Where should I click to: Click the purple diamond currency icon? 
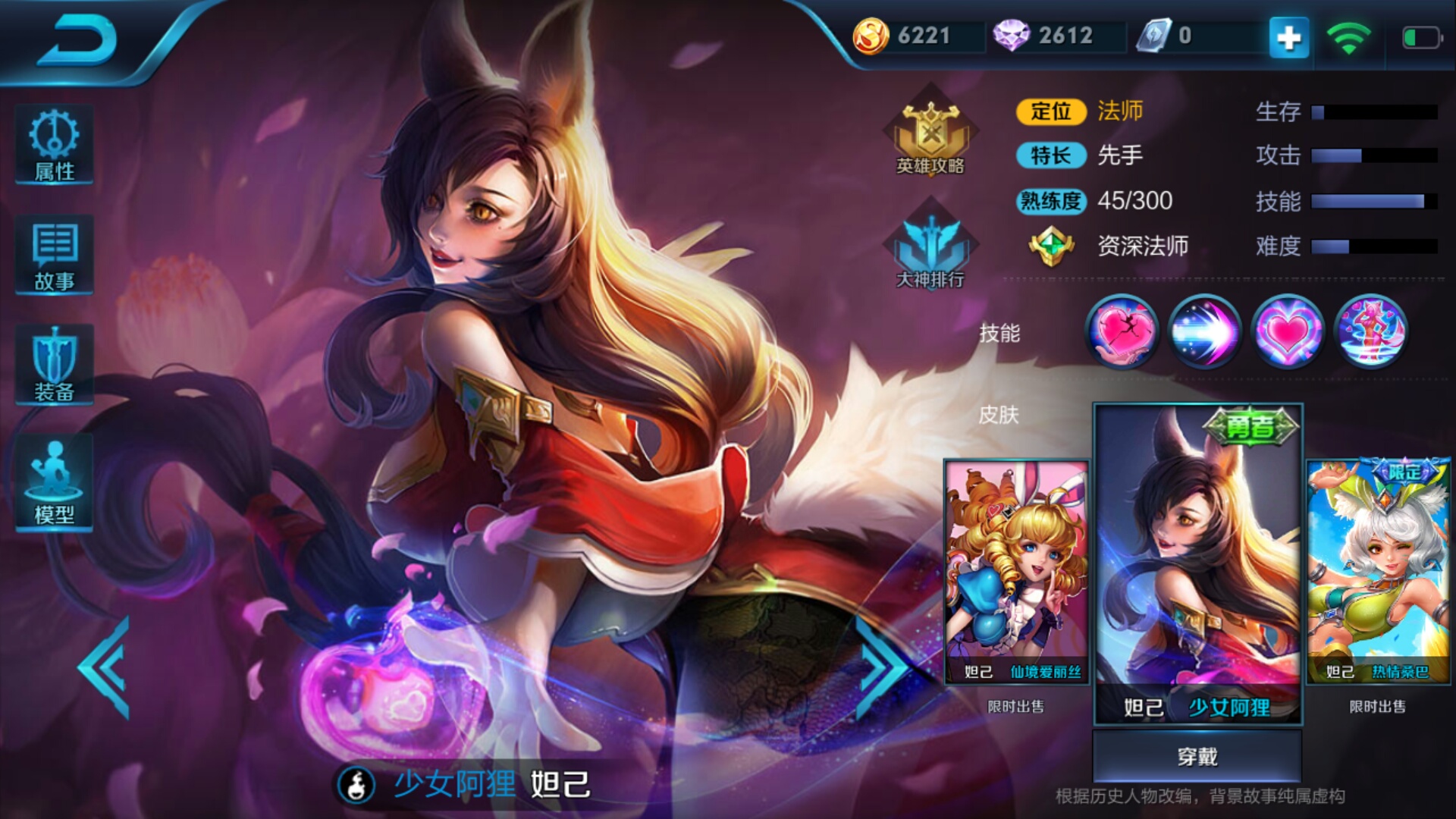(1011, 36)
